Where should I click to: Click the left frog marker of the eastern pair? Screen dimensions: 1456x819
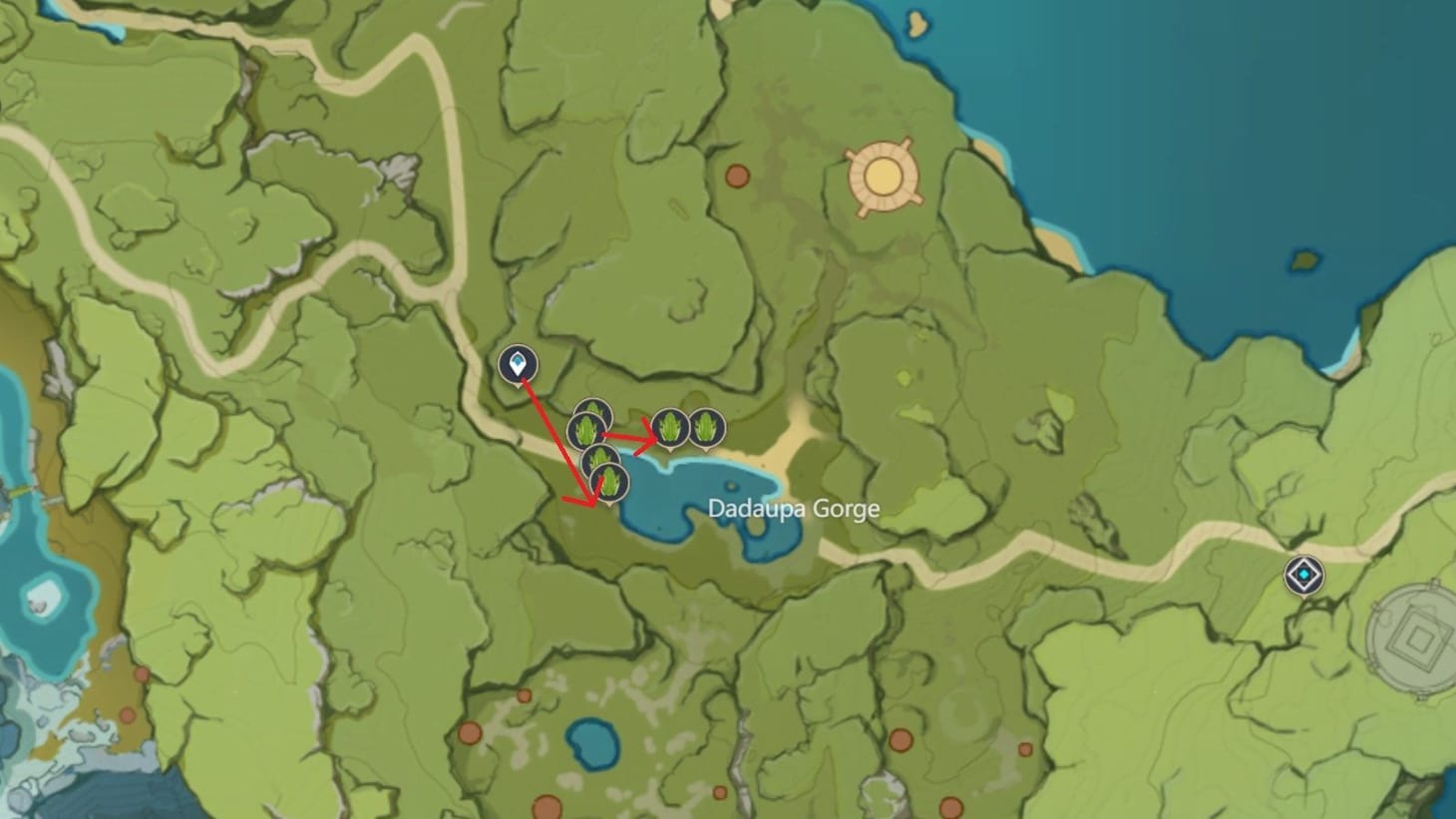tap(670, 429)
